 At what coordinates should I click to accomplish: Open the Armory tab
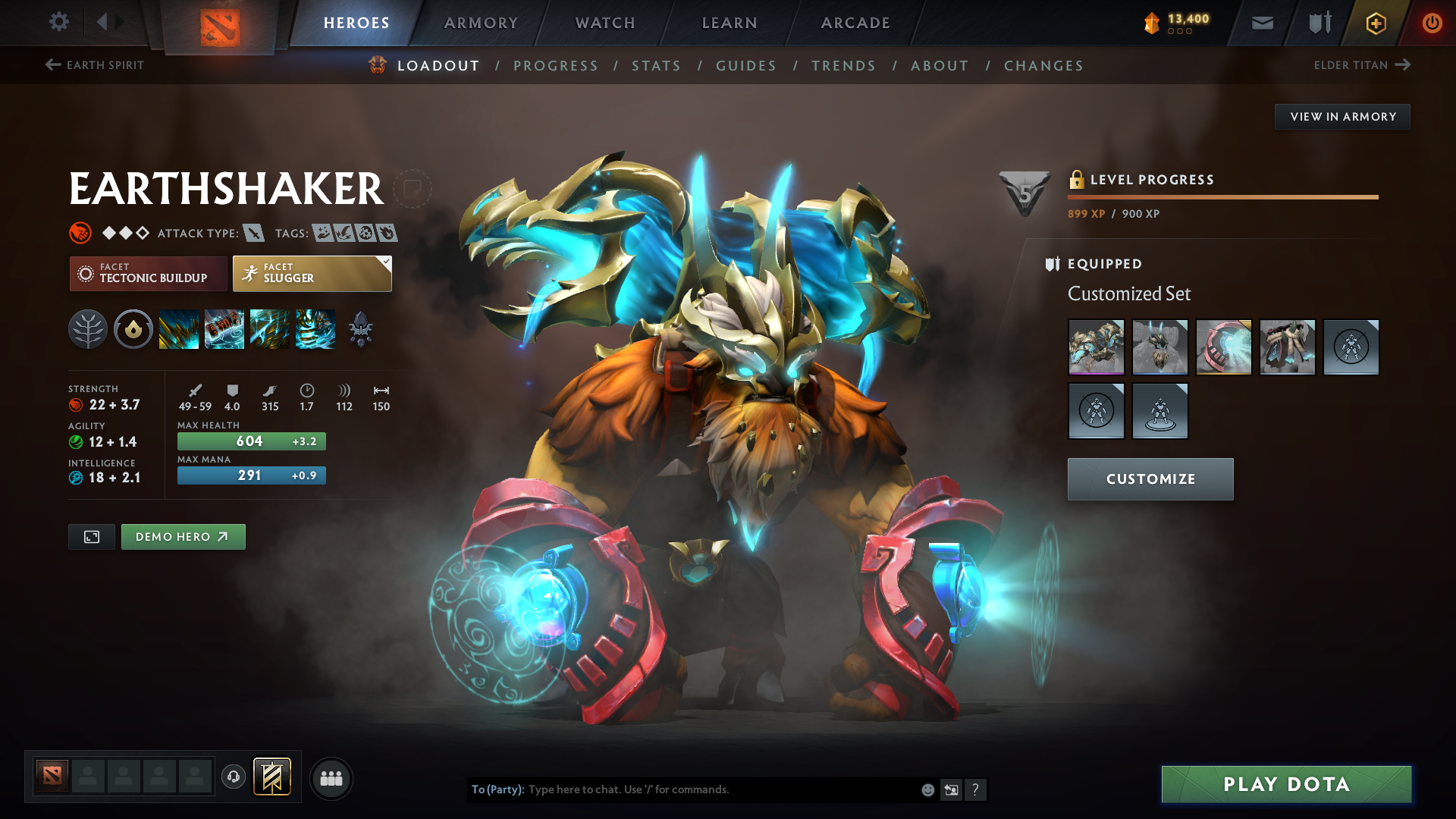[x=481, y=23]
